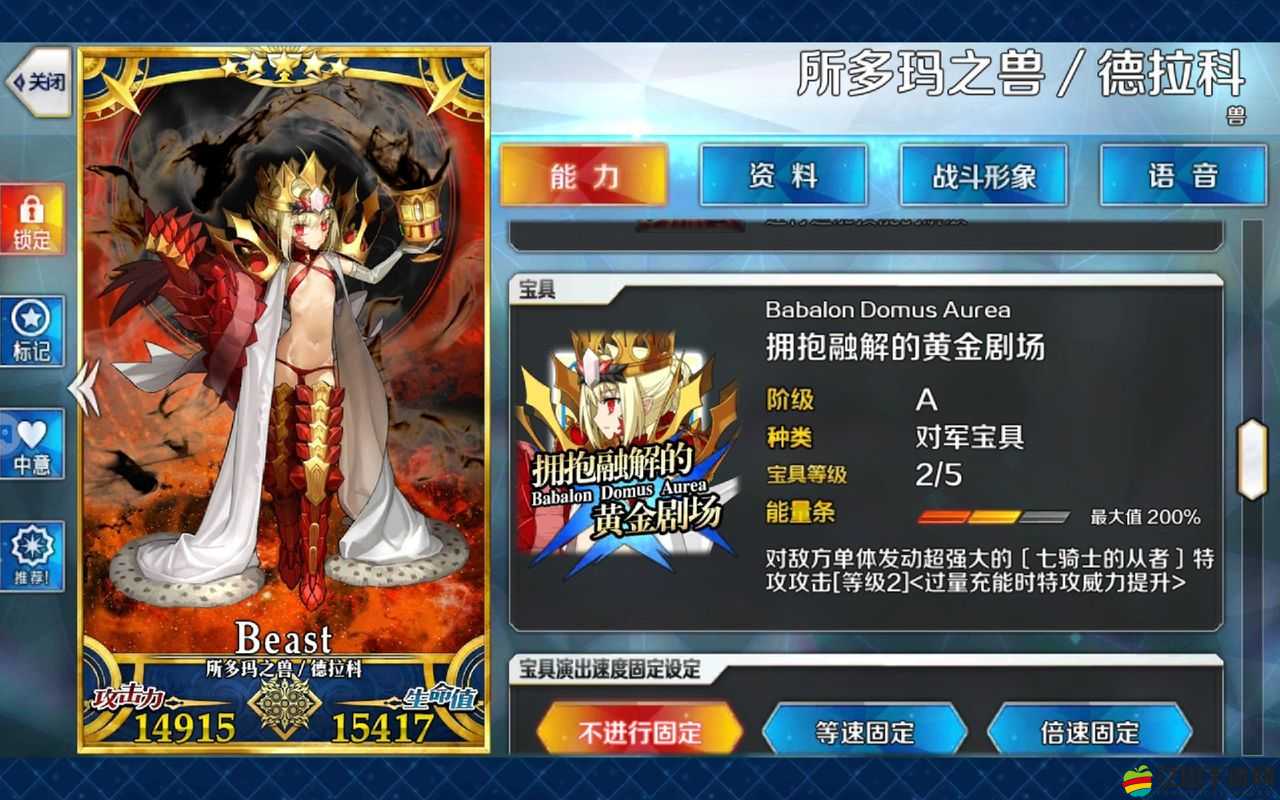Switch to the 资料 tab
Image resolution: width=1280 pixels, height=800 pixels.
pos(784,174)
